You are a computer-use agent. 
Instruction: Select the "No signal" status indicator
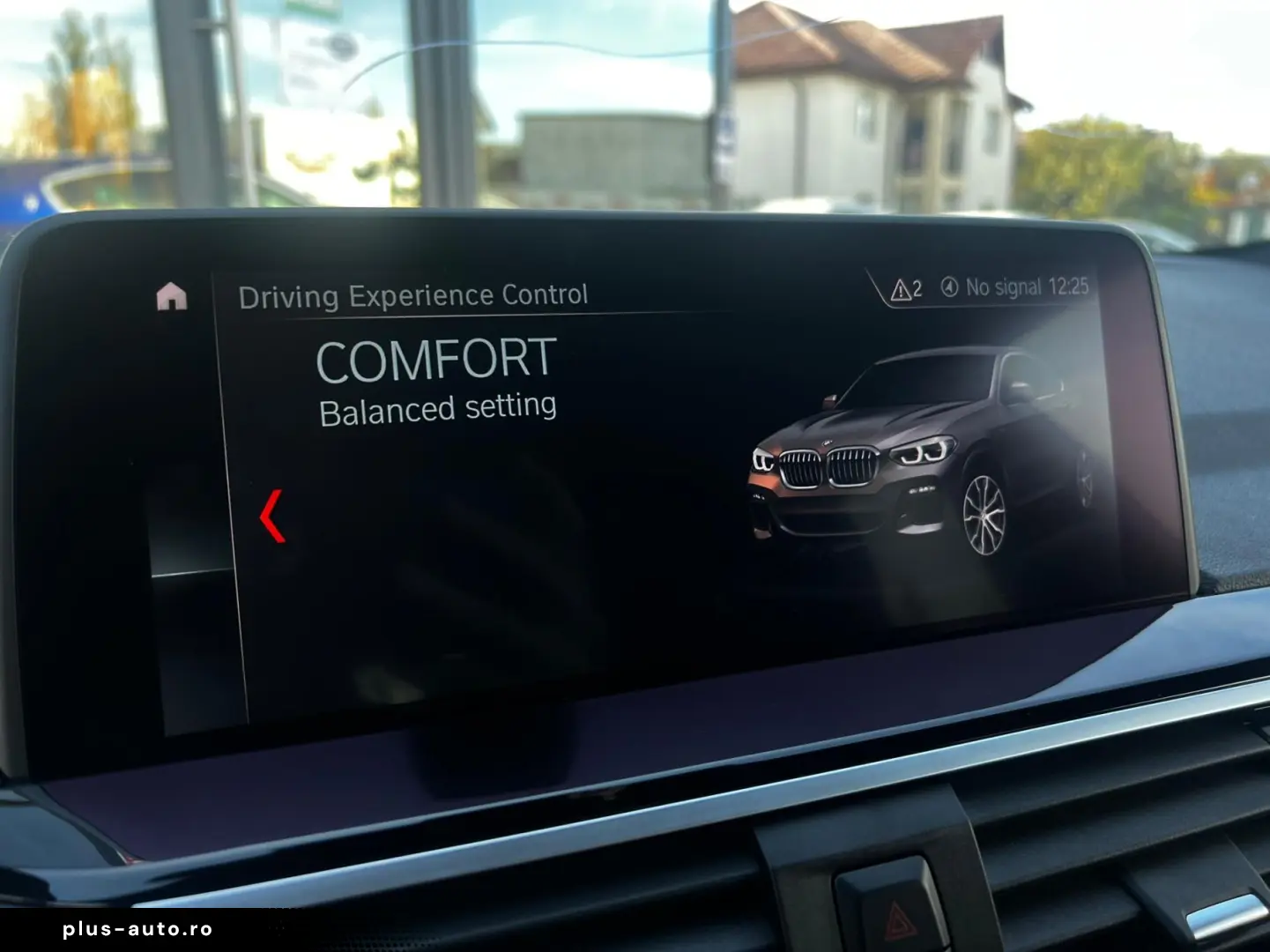(x=1005, y=286)
